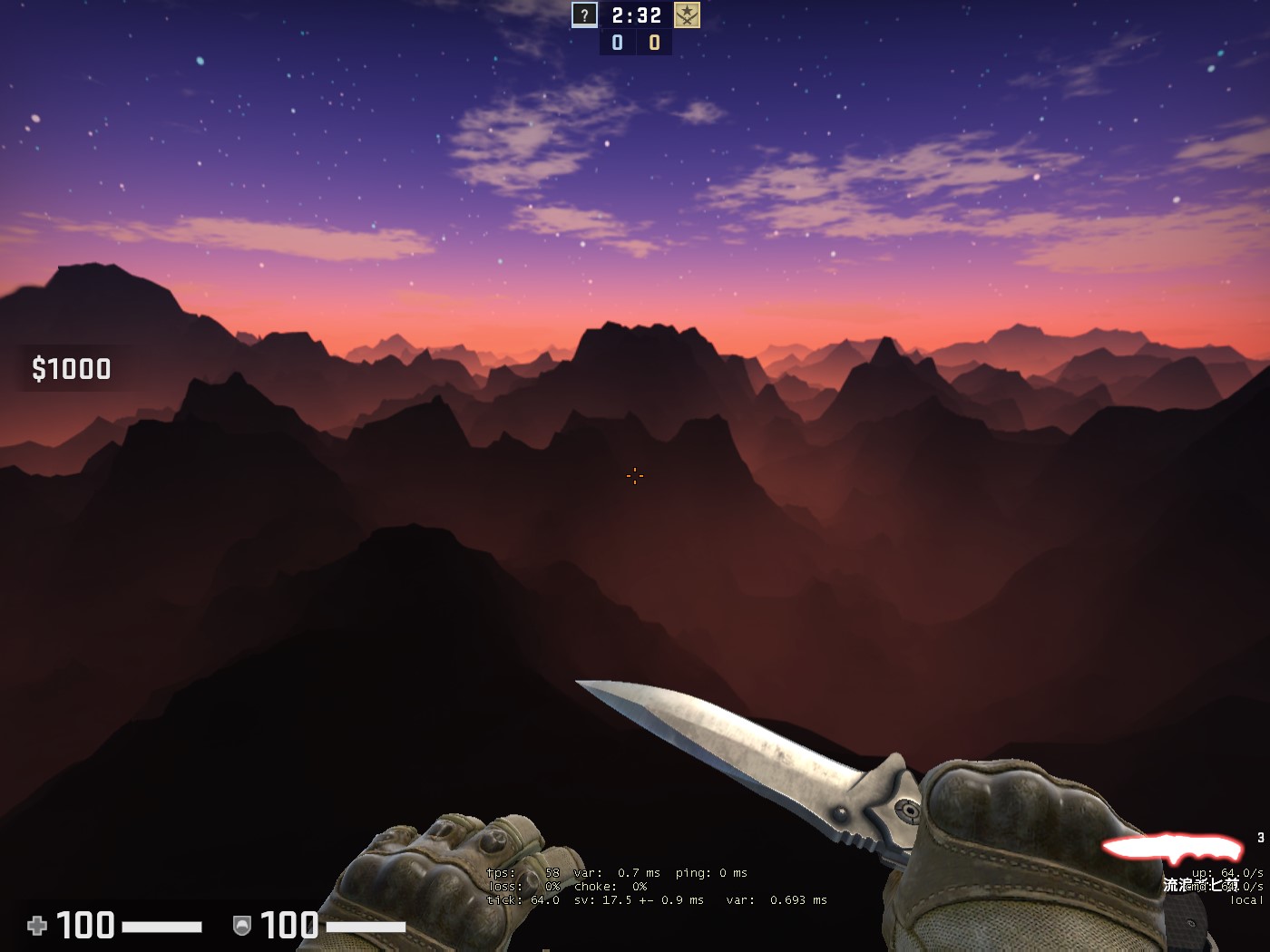Click the question-mark player avatar
This screenshot has width=1270, height=952.
click(583, 15)
